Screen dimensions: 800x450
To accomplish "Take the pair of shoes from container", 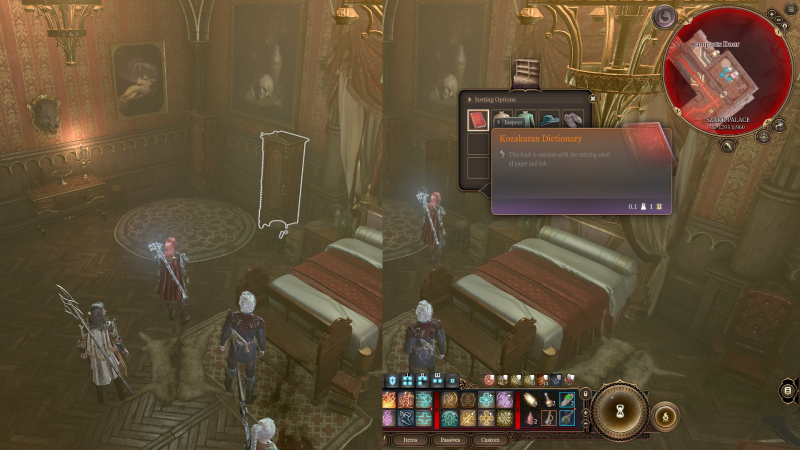I will [x=575, y=120].
